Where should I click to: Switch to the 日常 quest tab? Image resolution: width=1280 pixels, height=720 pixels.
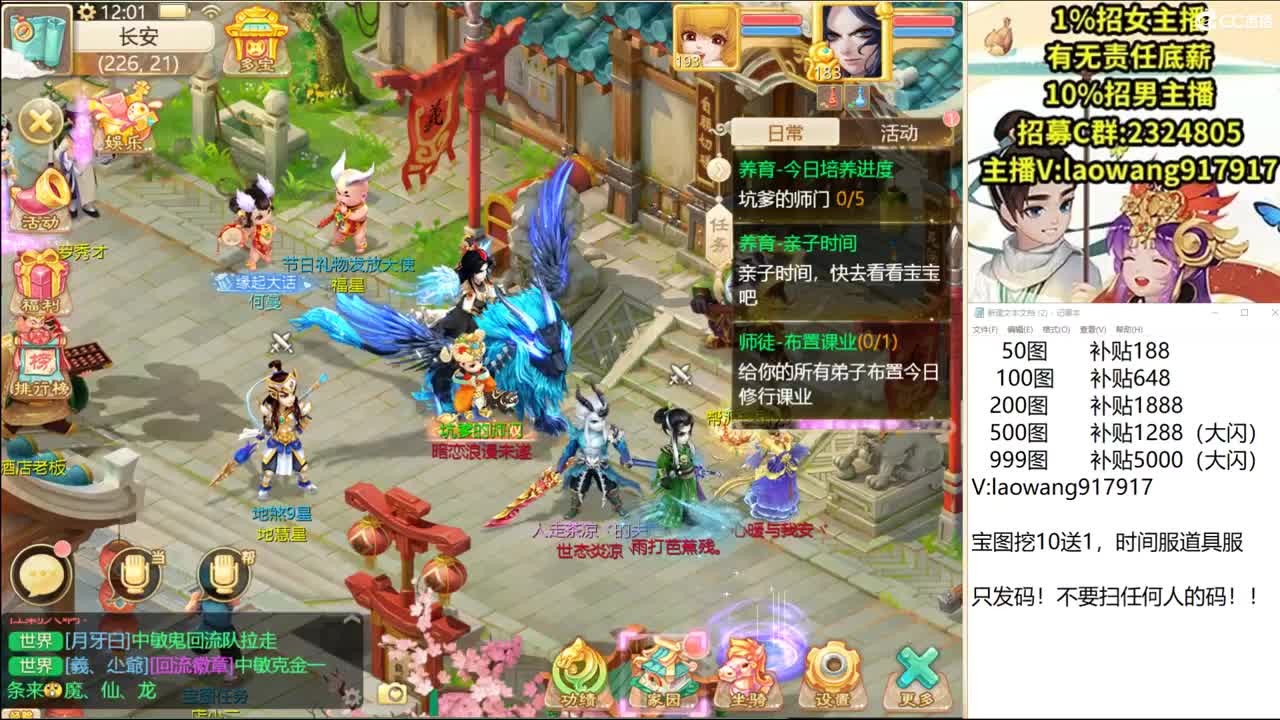pyautogui.click(x=785, y=130)
